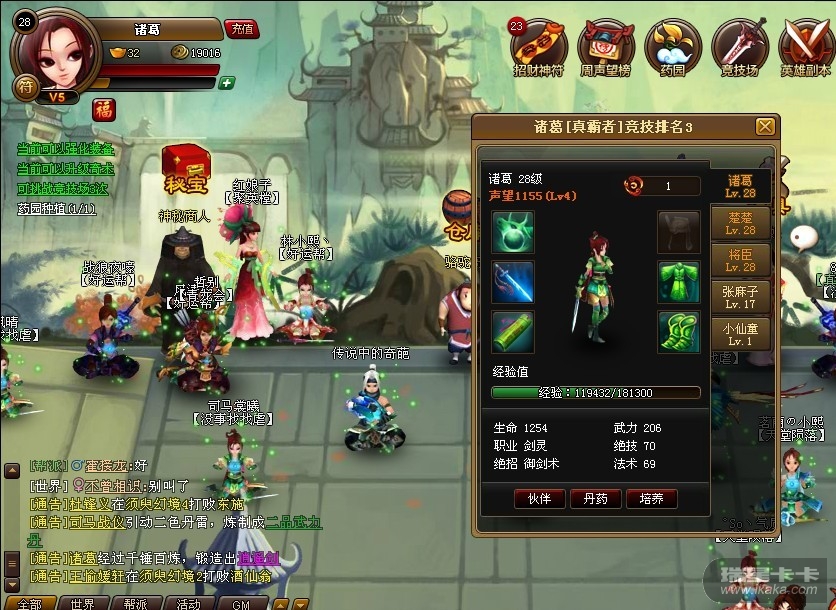
Task: Click the 当前可以强化装备 equipment upgrade link
Action: (65, 148)
